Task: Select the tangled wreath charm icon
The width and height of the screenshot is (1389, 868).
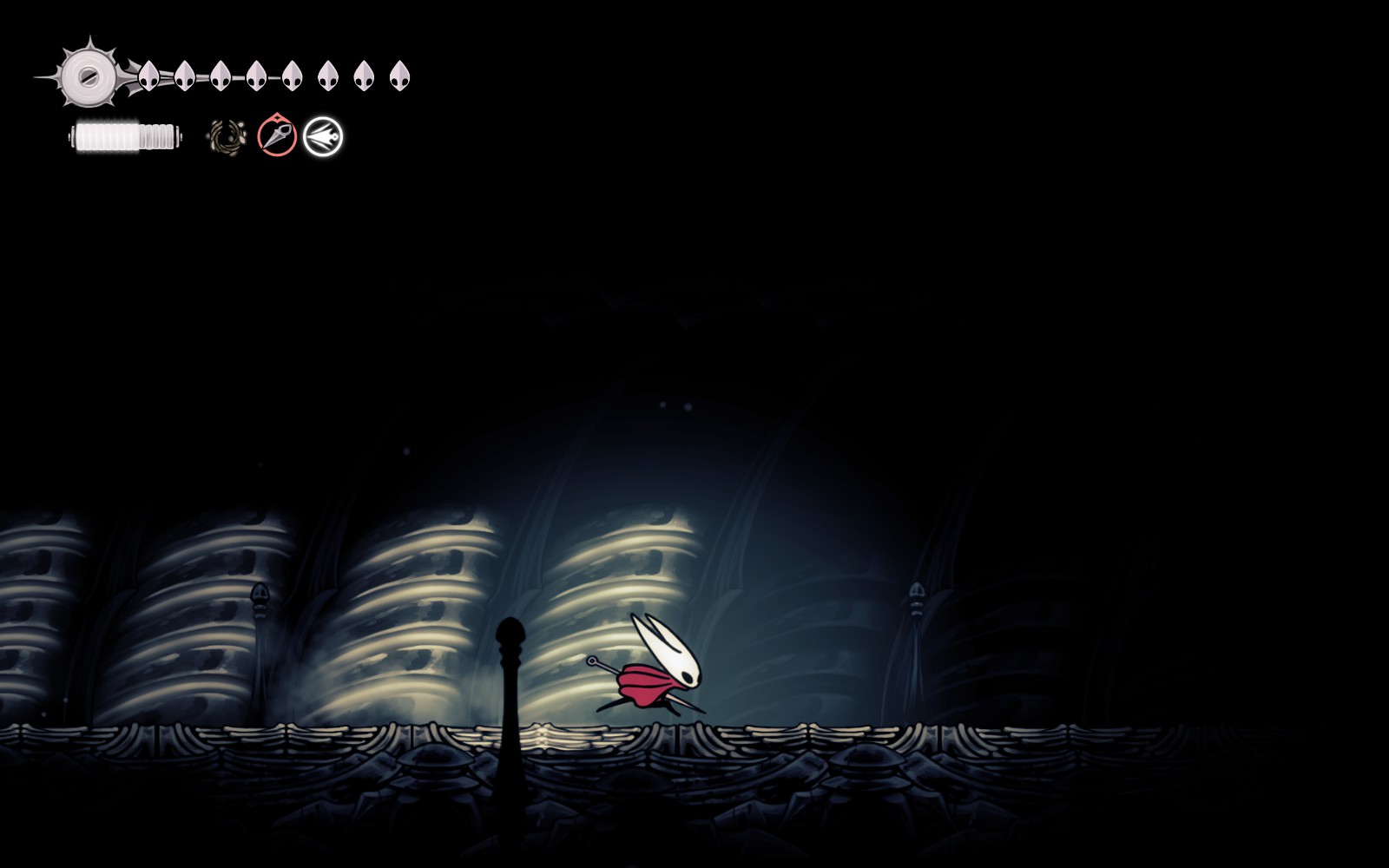Action: click(227, 137)
